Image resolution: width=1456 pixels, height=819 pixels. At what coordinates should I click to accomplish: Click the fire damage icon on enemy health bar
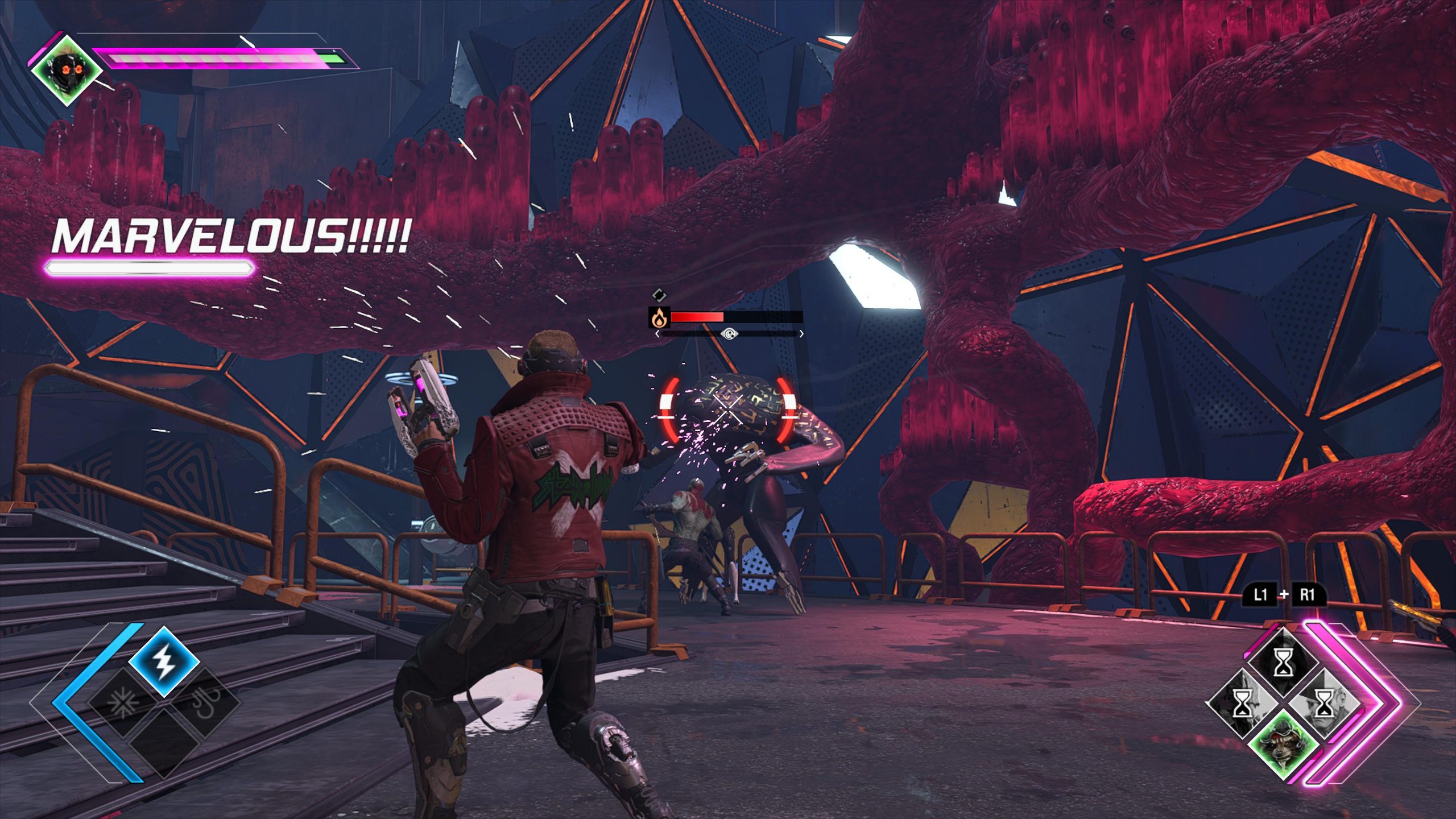point(659,317)
